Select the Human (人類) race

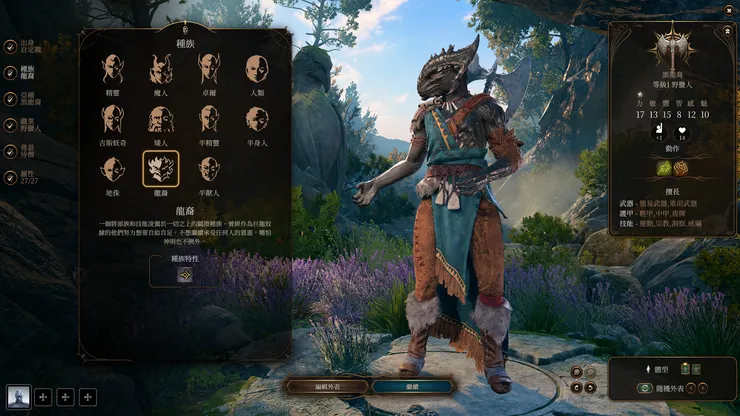(257, 69)
